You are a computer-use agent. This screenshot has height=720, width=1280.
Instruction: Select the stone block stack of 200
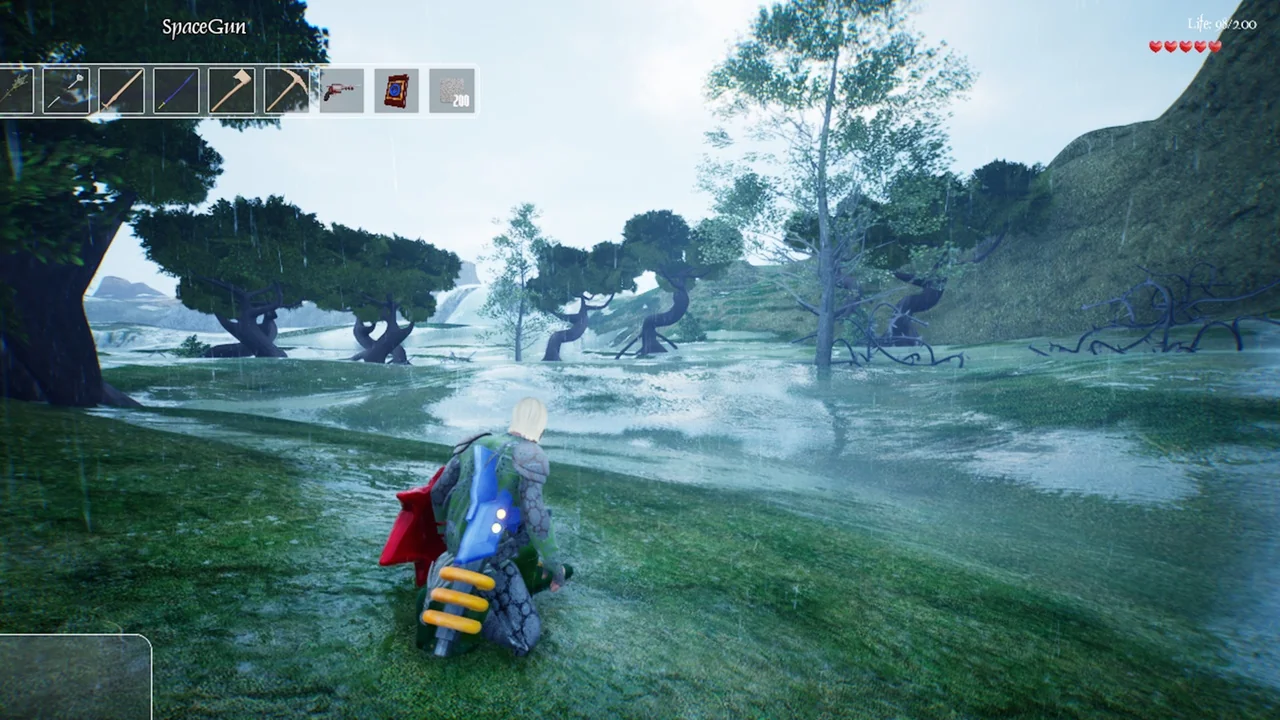point(451,91)
